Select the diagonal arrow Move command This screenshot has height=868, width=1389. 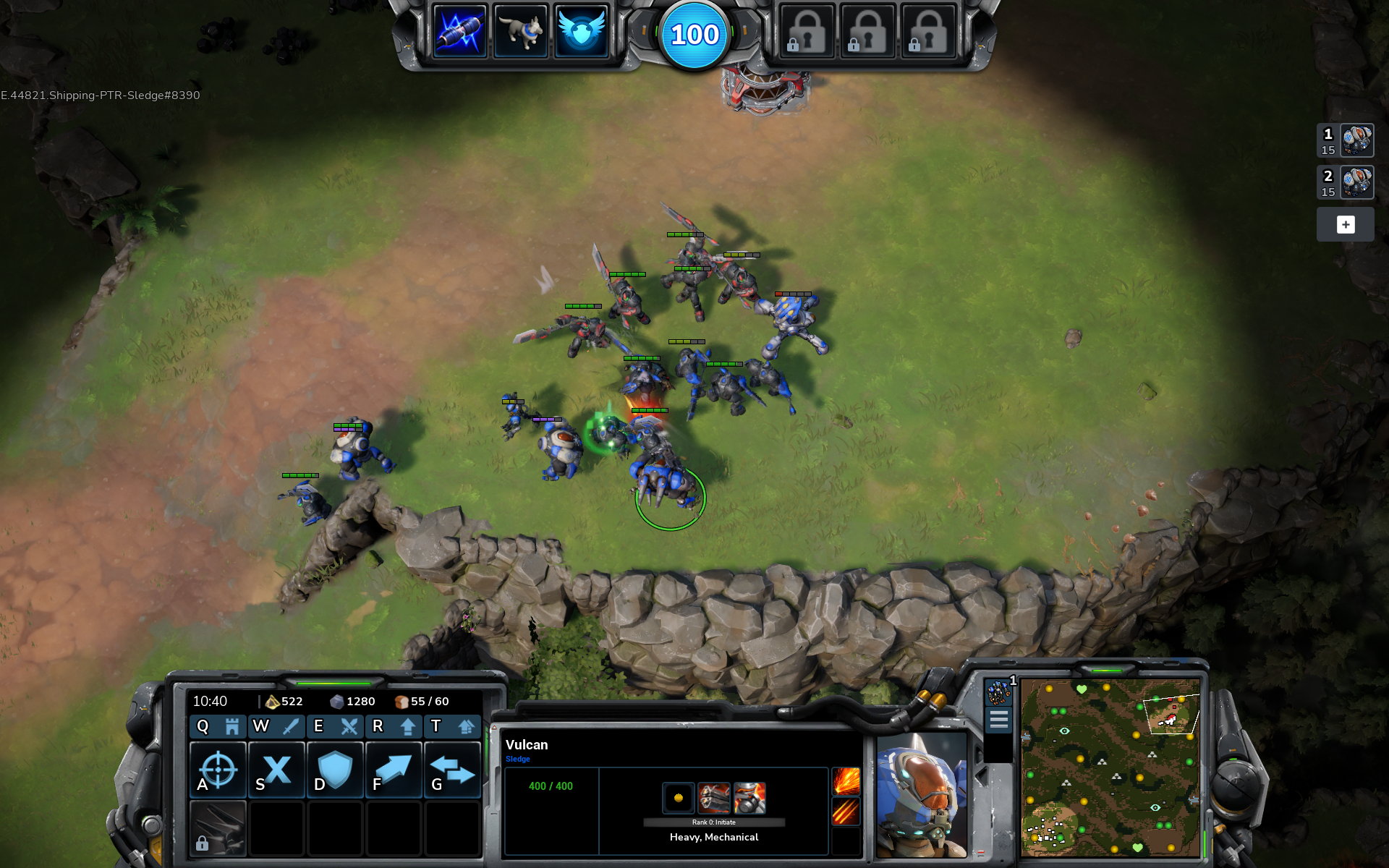[394, 770]
